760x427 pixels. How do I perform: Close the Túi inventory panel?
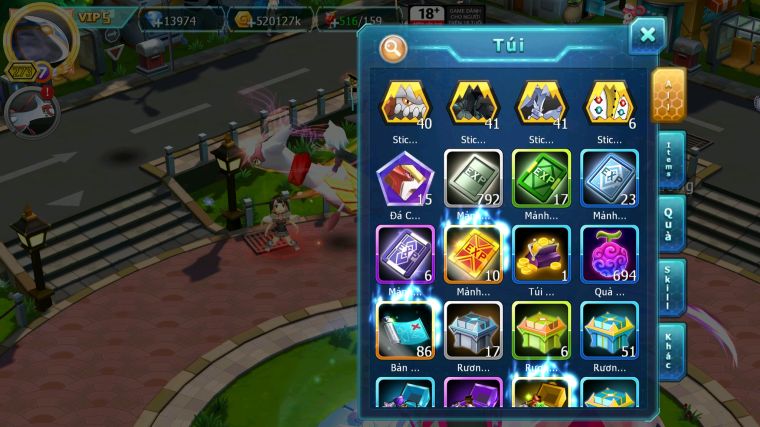click(x=647, y=36)
